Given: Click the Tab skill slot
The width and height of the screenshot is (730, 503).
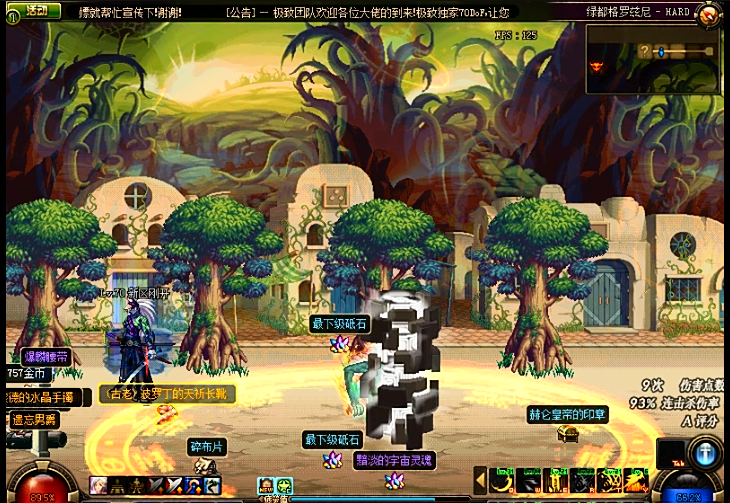Looking at the screenshot, I should point(671,453).
